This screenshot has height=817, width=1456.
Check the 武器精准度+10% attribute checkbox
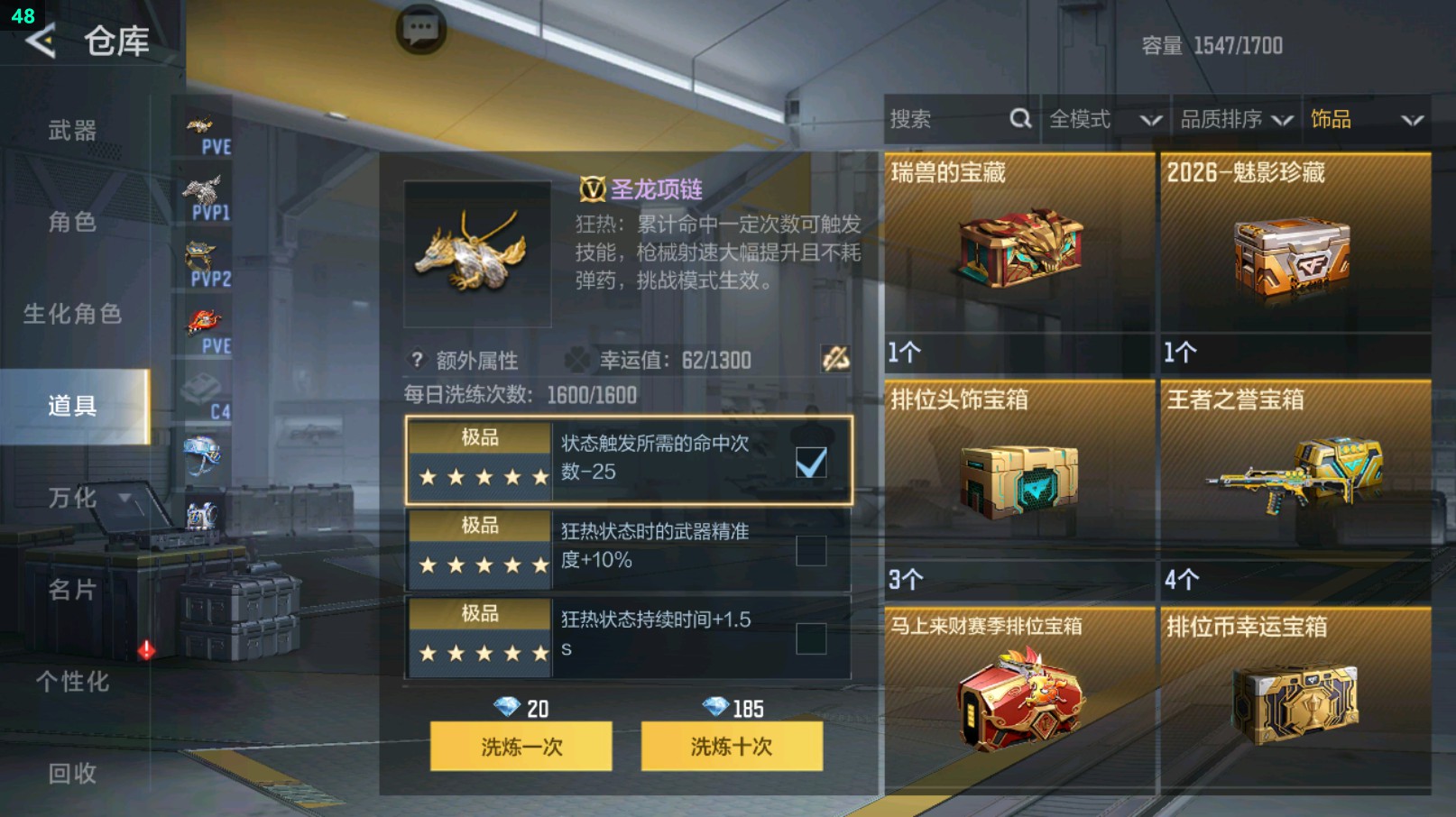[x=811, y=551]
